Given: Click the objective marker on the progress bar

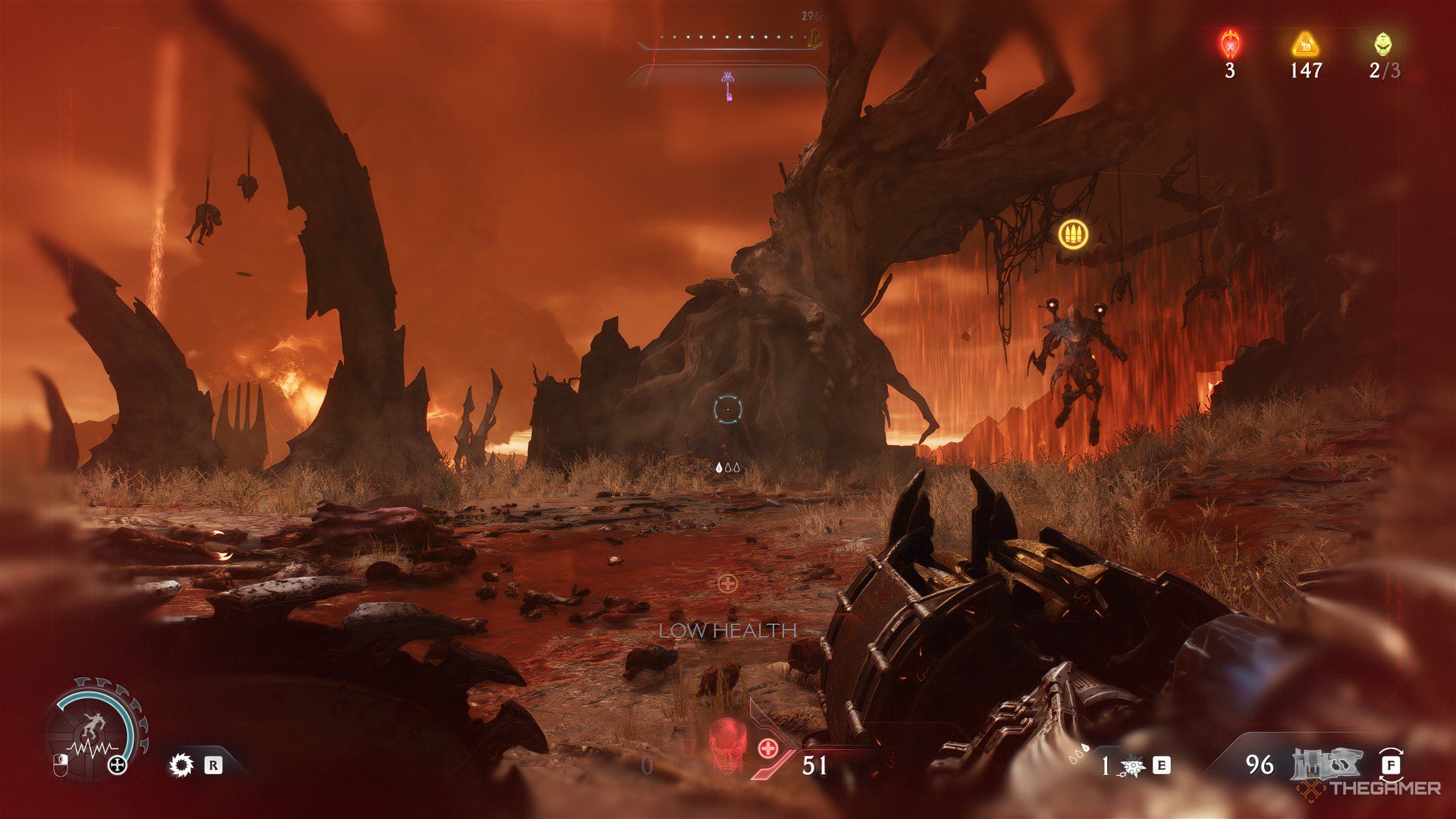Looking at the screenshot, I should click(x=815, y=36).
